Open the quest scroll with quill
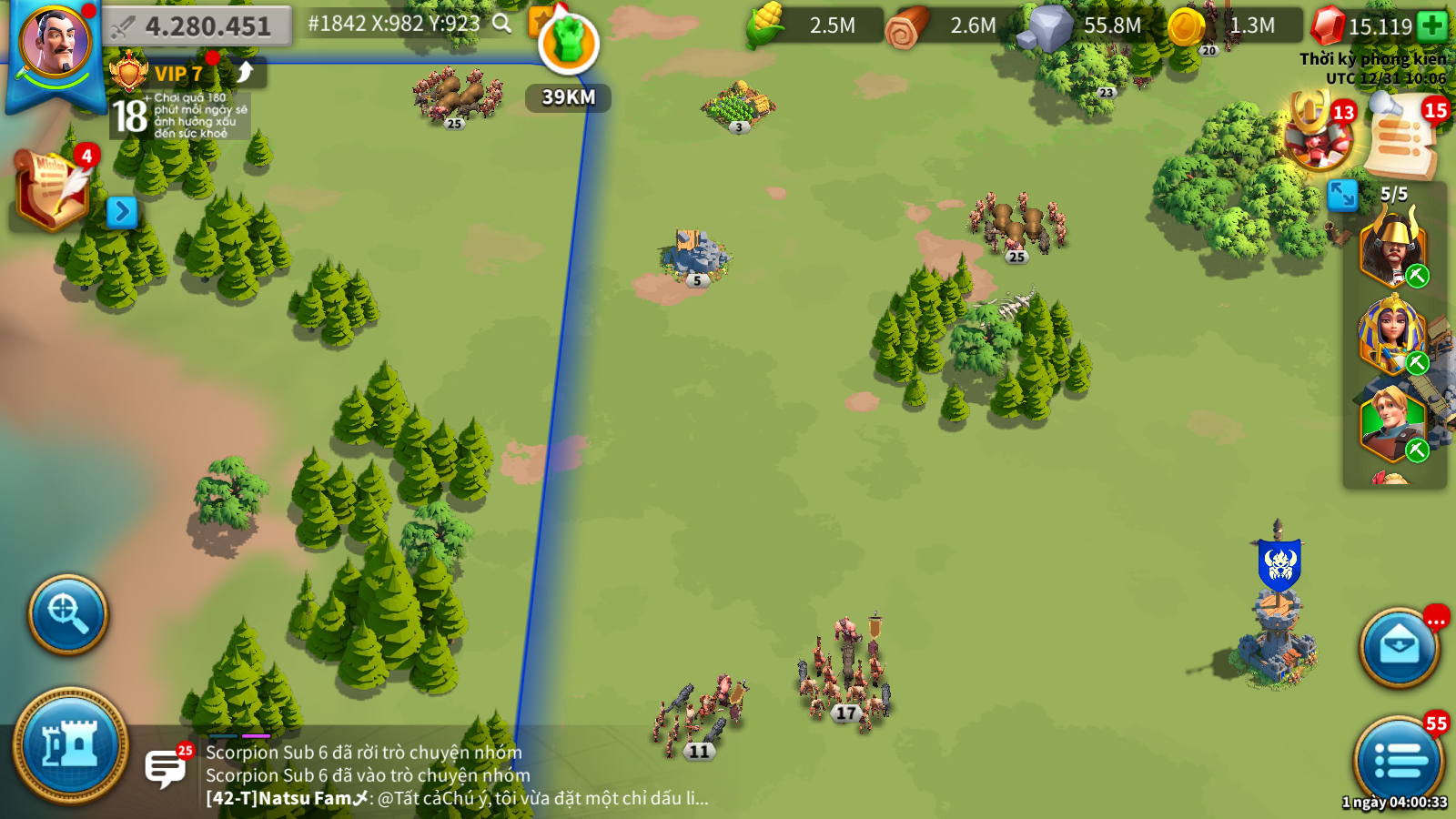This screenshot has height=819, width=1456. (53, 188)
